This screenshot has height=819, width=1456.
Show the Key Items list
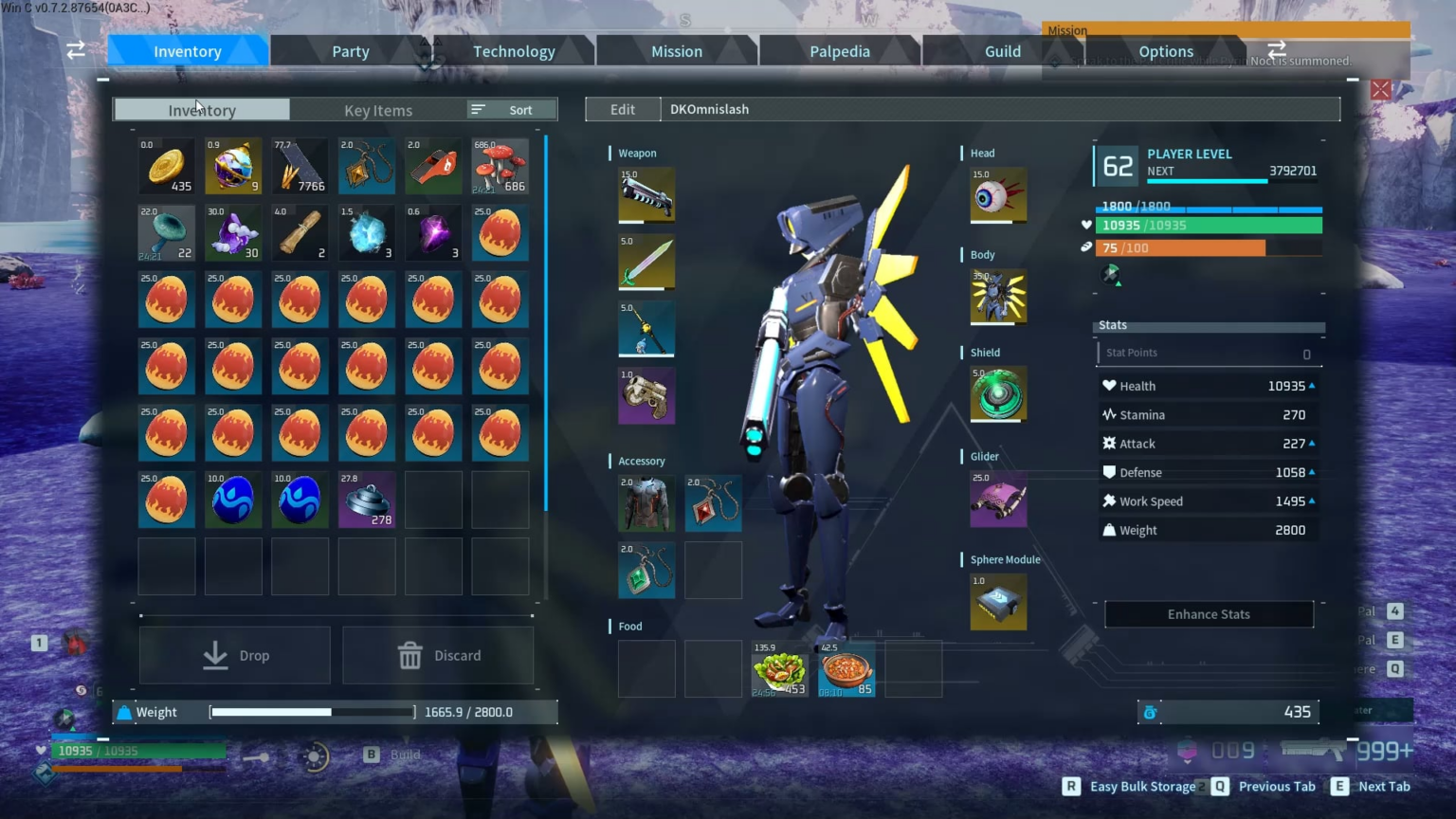378,110
